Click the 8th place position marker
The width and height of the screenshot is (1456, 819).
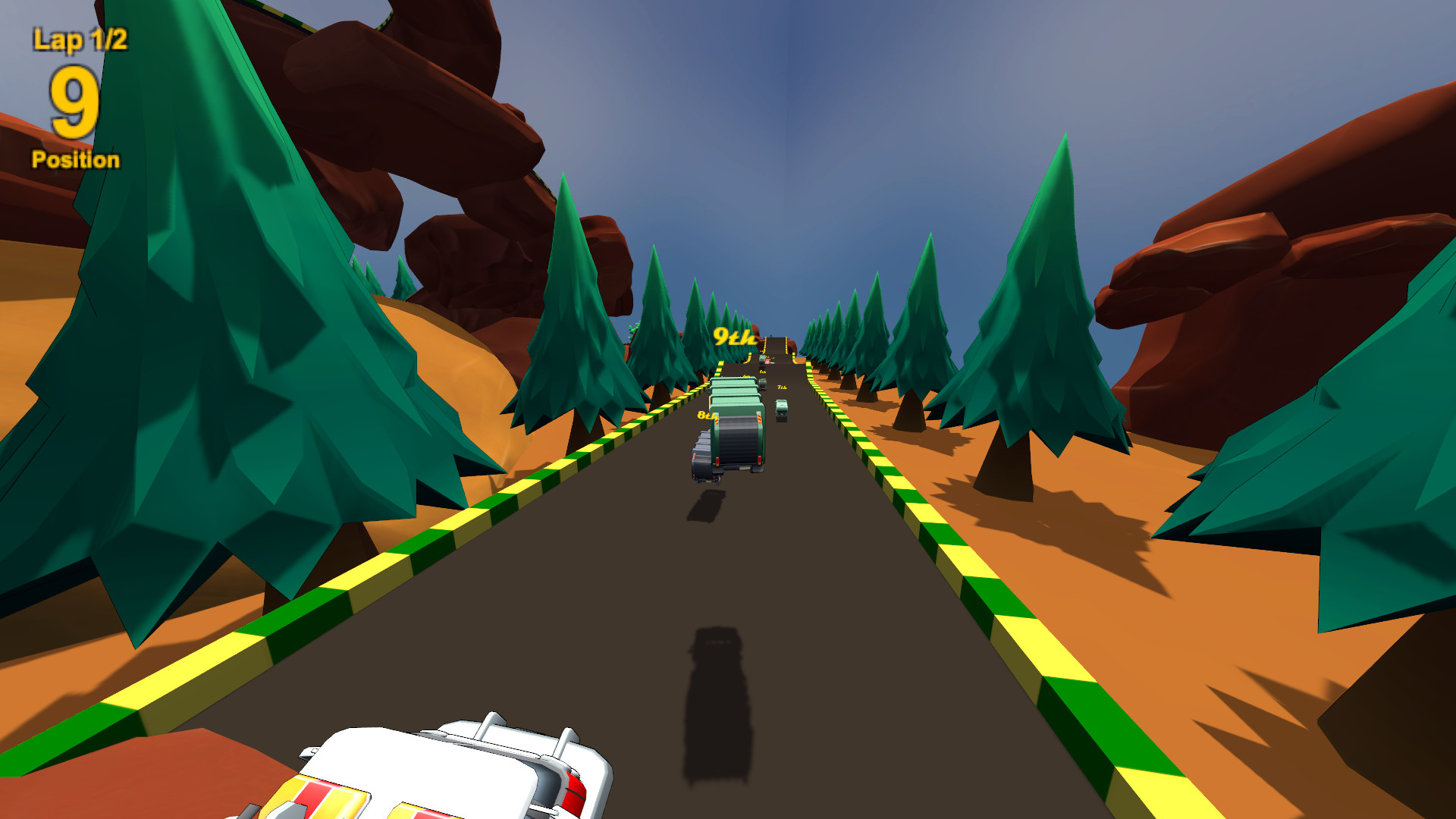click(x=707, y=416)
